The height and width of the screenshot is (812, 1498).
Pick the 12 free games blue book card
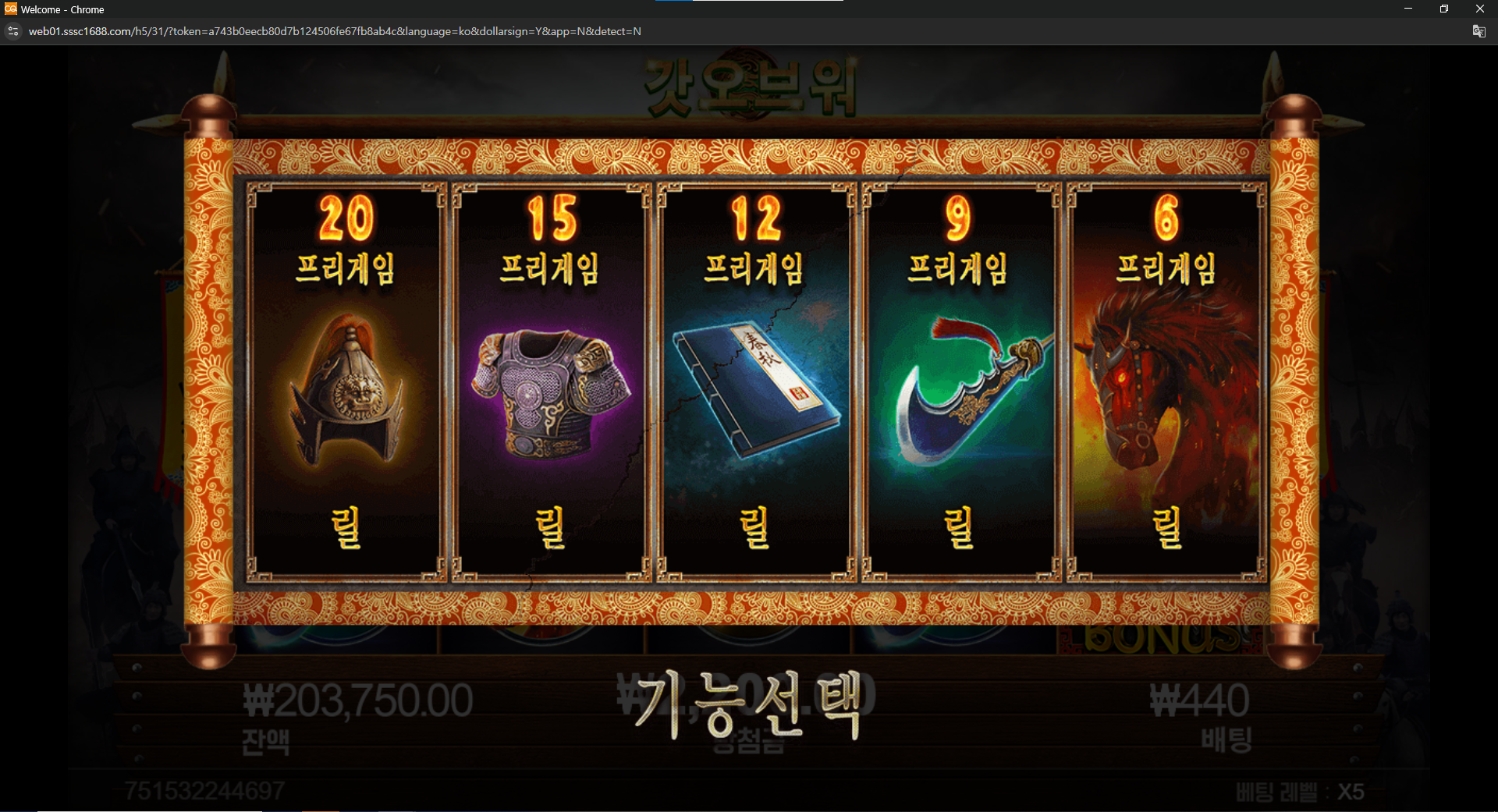click(755, 382)
